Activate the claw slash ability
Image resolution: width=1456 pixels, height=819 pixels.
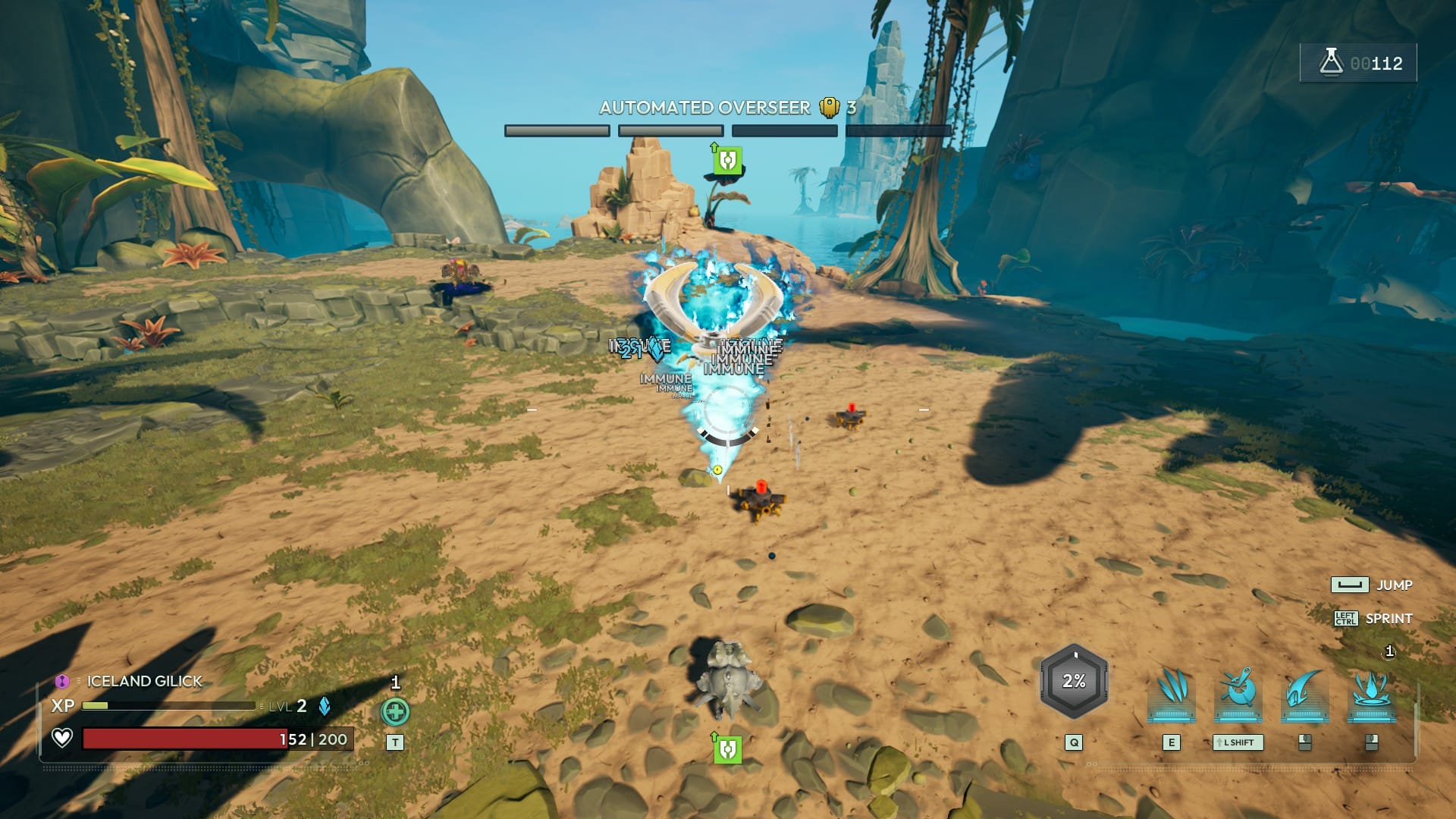pyautogui.click(x=1172, y=693)
